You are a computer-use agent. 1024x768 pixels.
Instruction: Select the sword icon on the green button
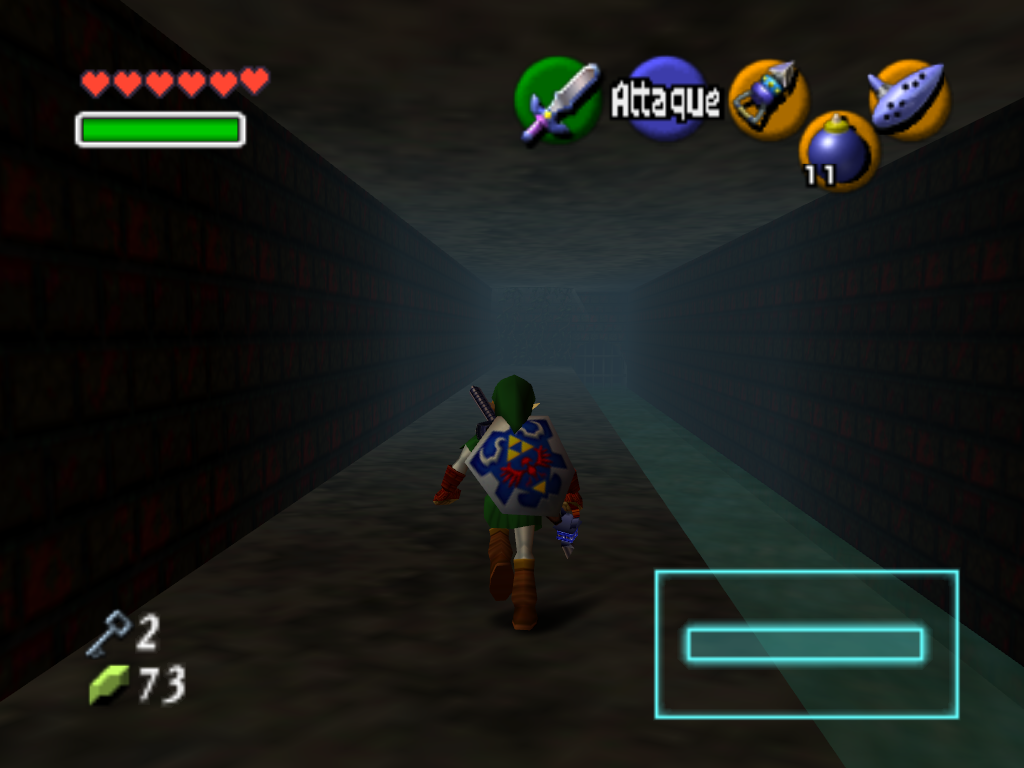coord(556,100)
